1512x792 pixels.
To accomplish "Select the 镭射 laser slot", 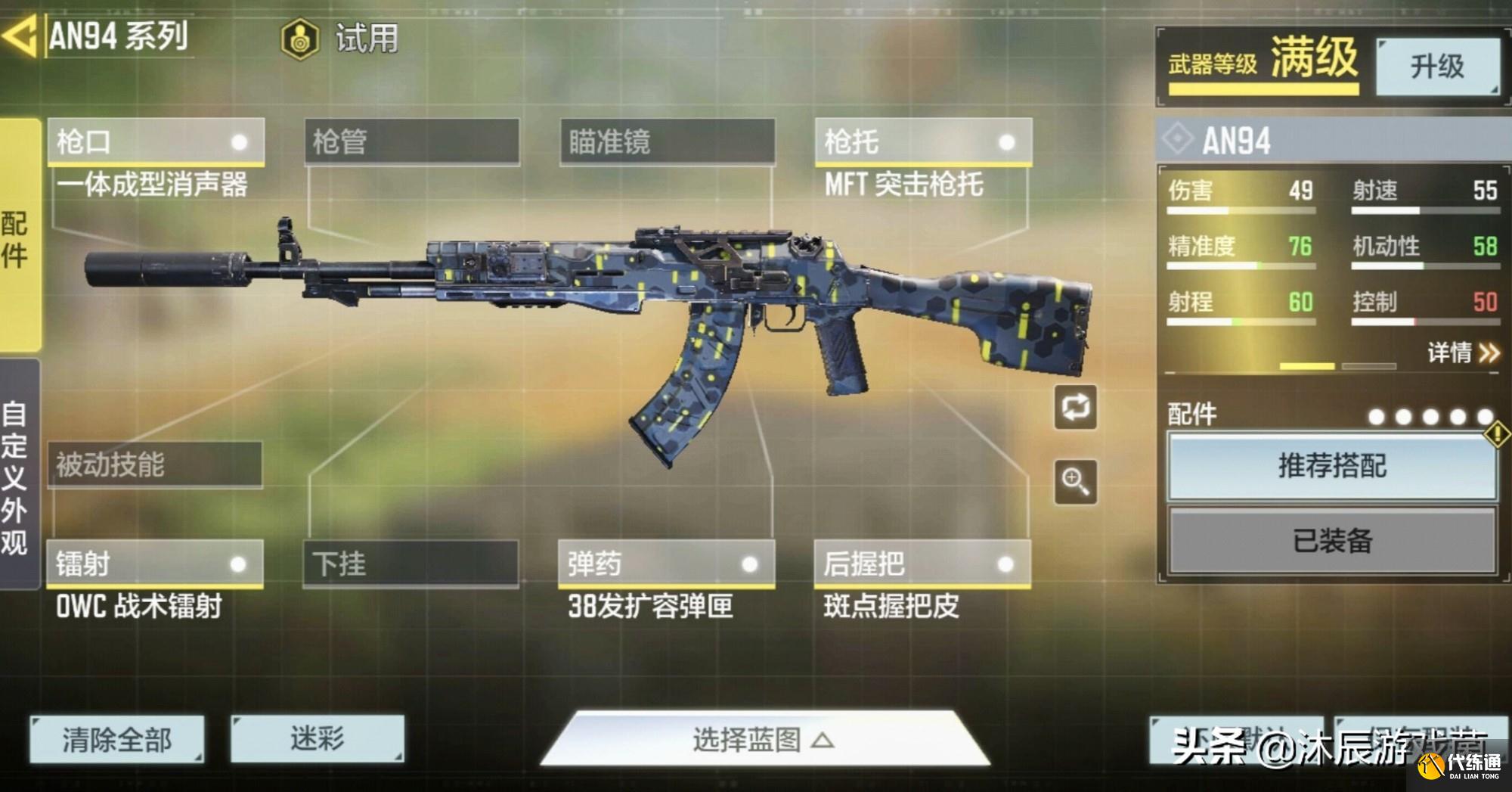I will pyautogui.click(x=155, y=564).
